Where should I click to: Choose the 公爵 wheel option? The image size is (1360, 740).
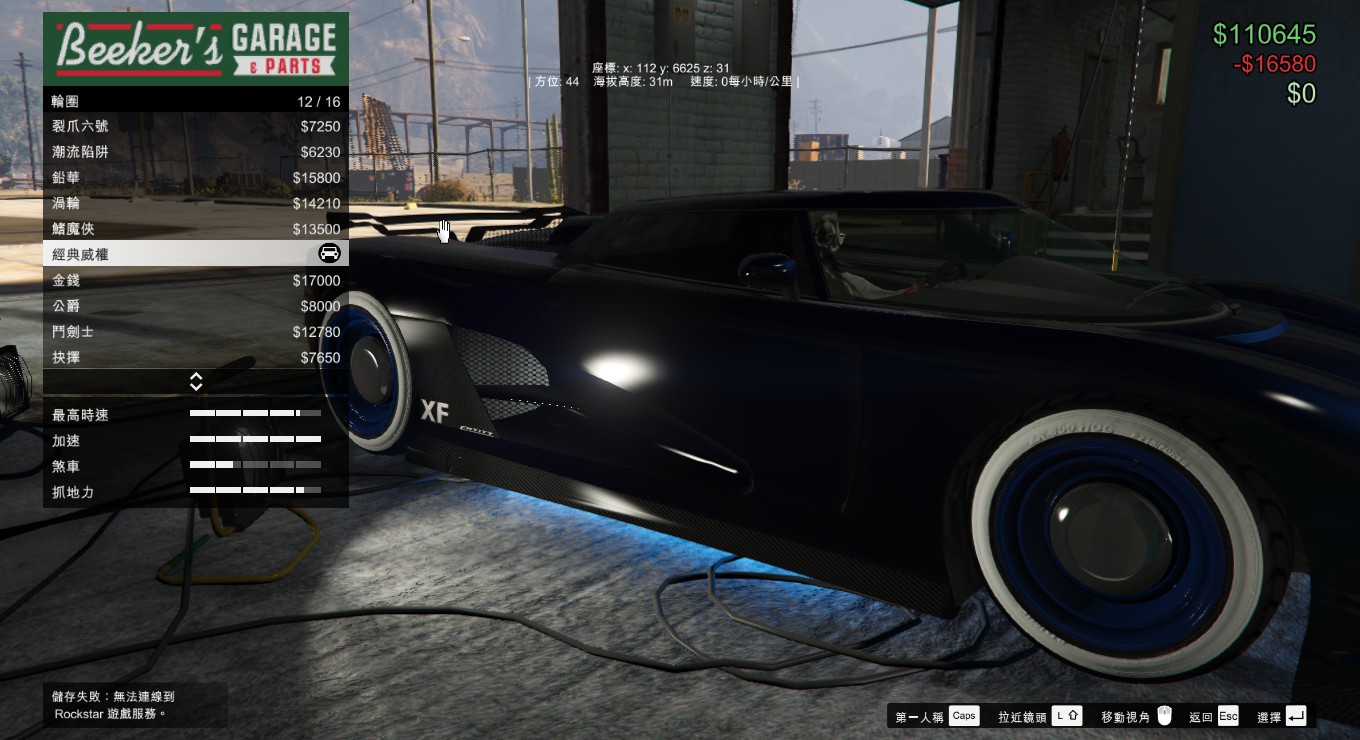[x=195, y=306]
